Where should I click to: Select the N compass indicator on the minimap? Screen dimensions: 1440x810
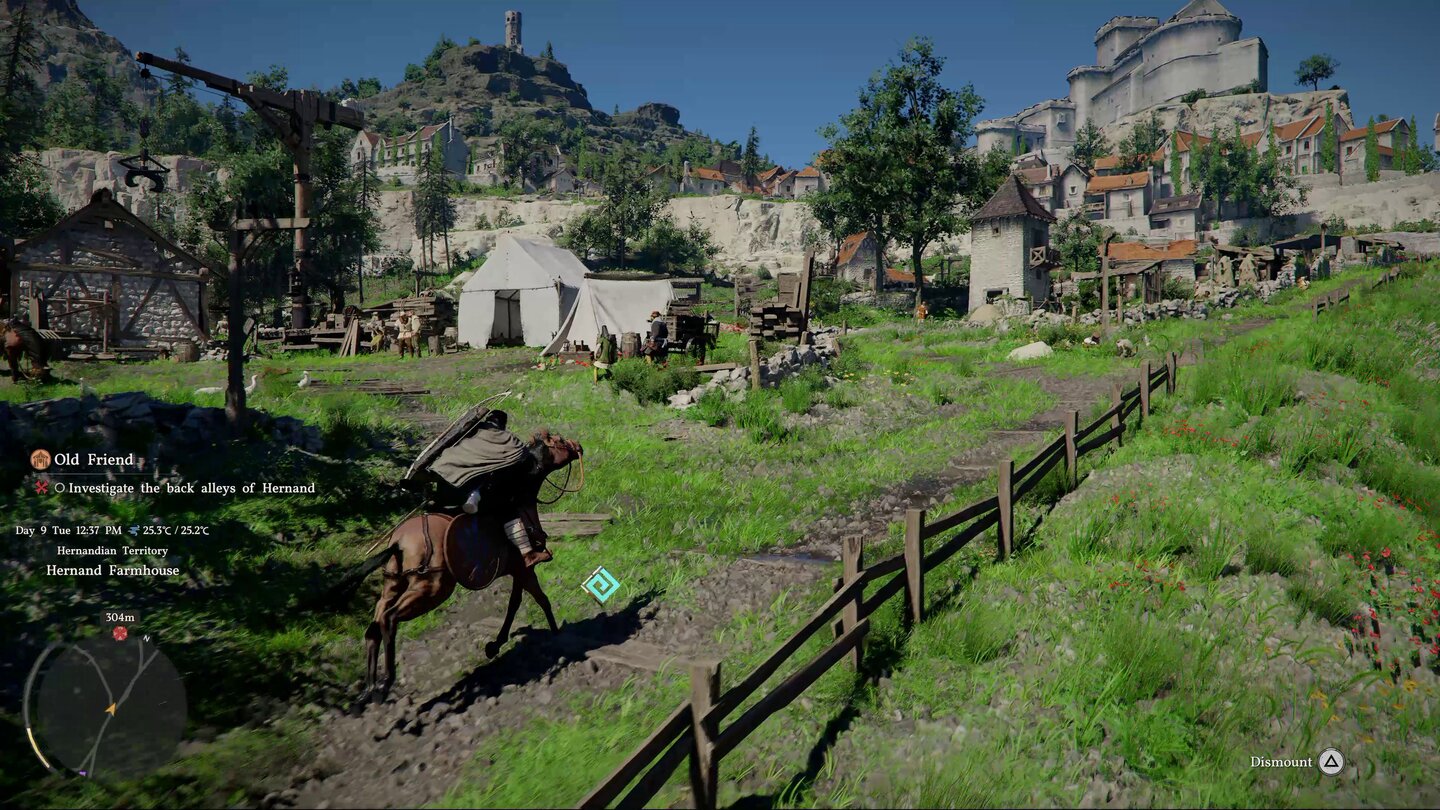pyautogui.click(x=146, y=639)
